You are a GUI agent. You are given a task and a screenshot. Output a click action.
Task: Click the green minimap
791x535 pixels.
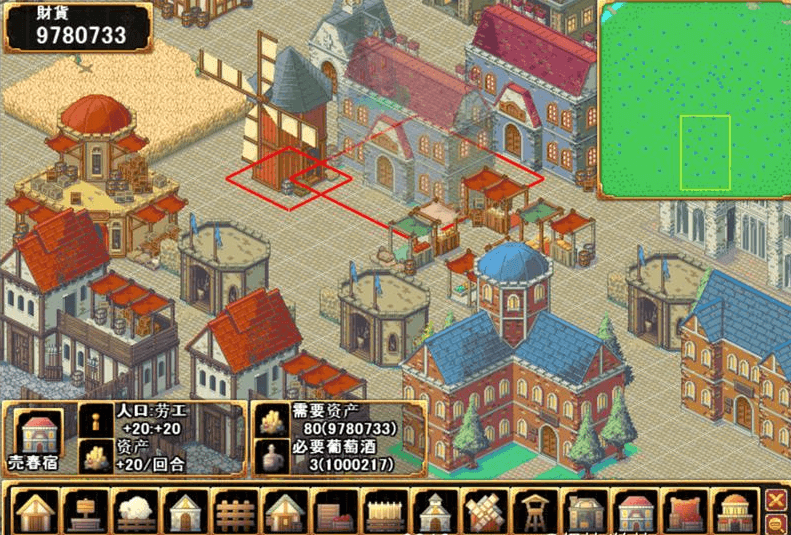694,98
